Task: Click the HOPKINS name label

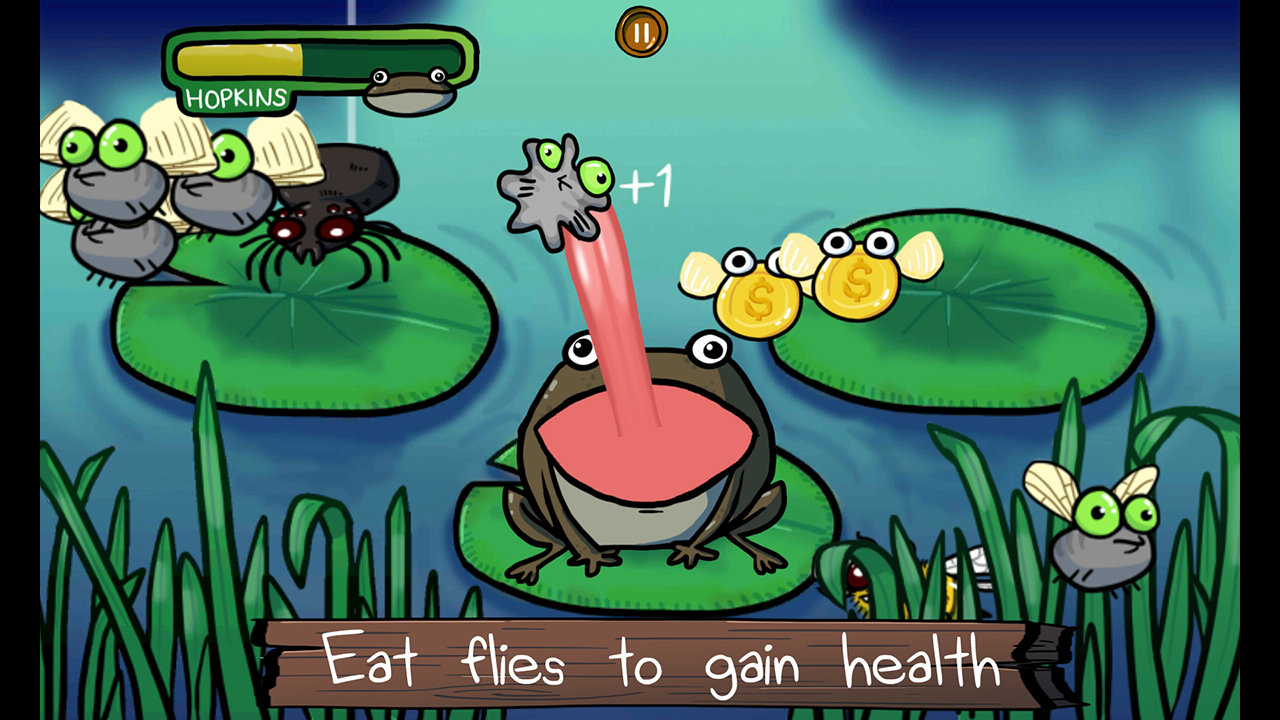Action: tap(235, 98)
